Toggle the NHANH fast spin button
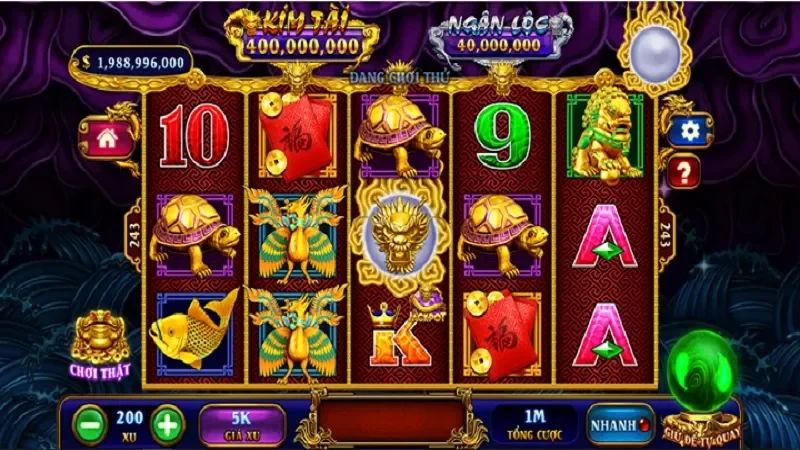Screen dimensions: 800x450 click(x=619, y=424)
